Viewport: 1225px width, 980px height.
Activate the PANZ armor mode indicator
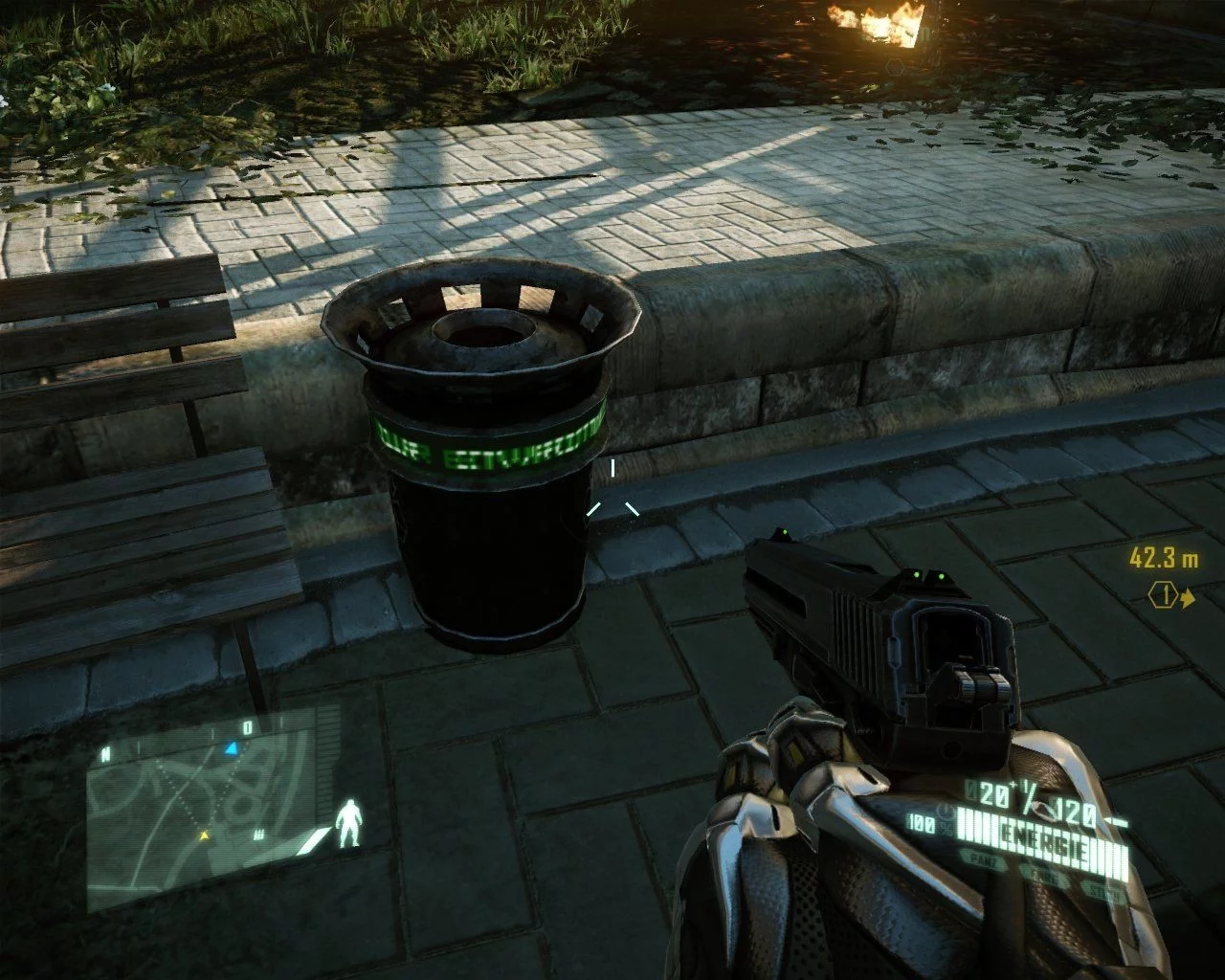(x=981, y=862)
